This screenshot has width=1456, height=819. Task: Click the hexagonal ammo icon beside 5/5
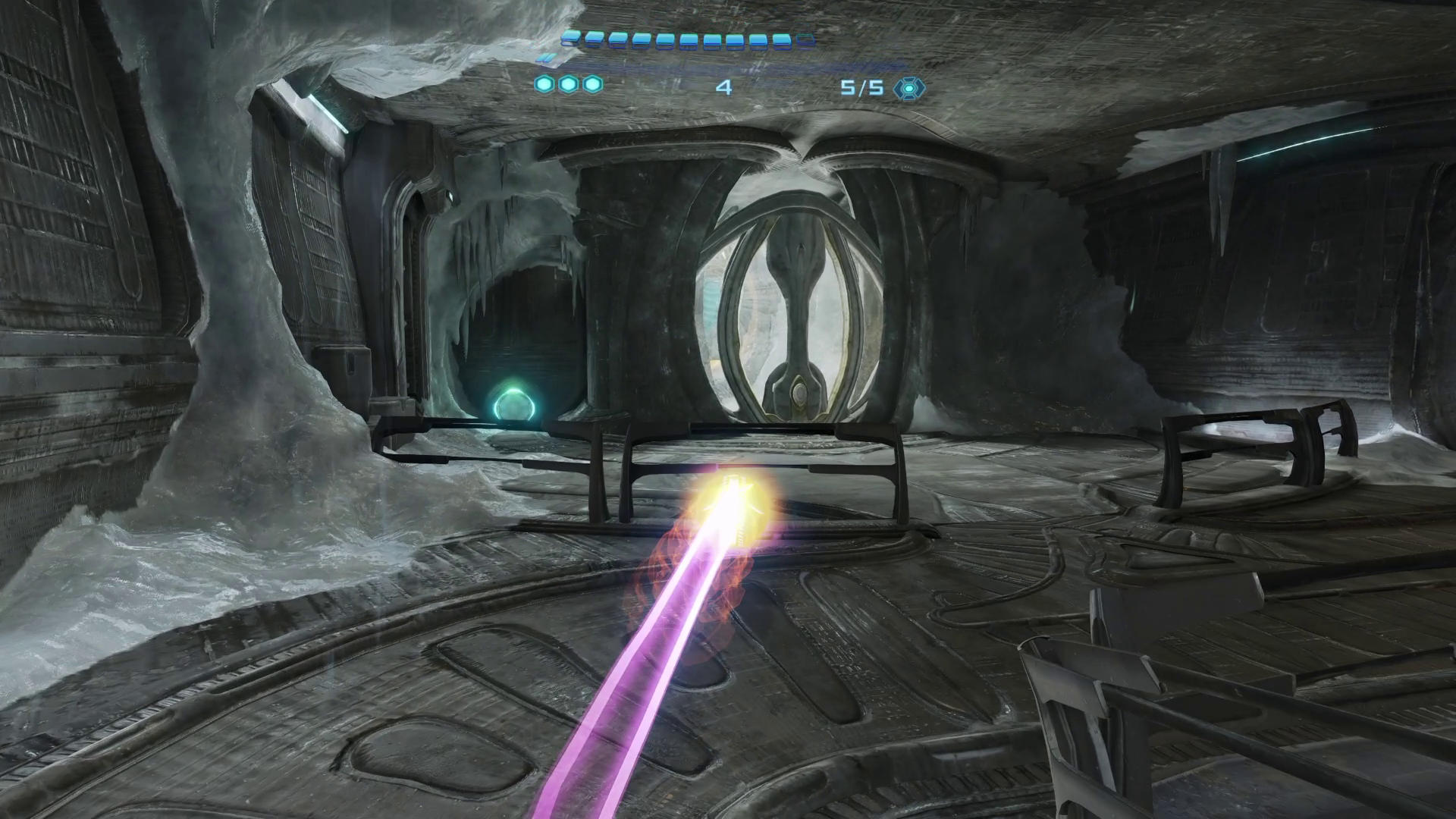pyautogui.click(x=908, y=88)
